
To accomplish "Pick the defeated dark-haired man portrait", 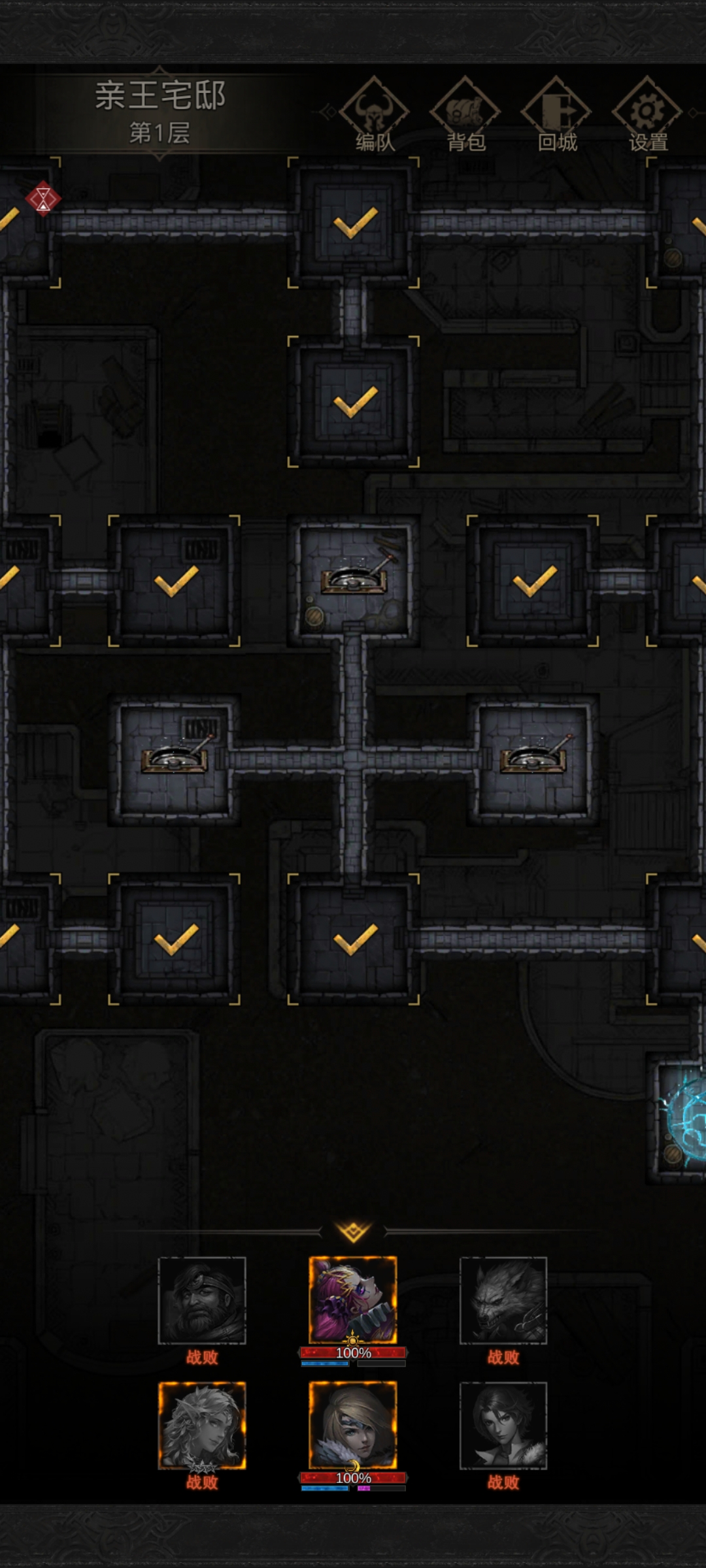I will [503, 1425].
